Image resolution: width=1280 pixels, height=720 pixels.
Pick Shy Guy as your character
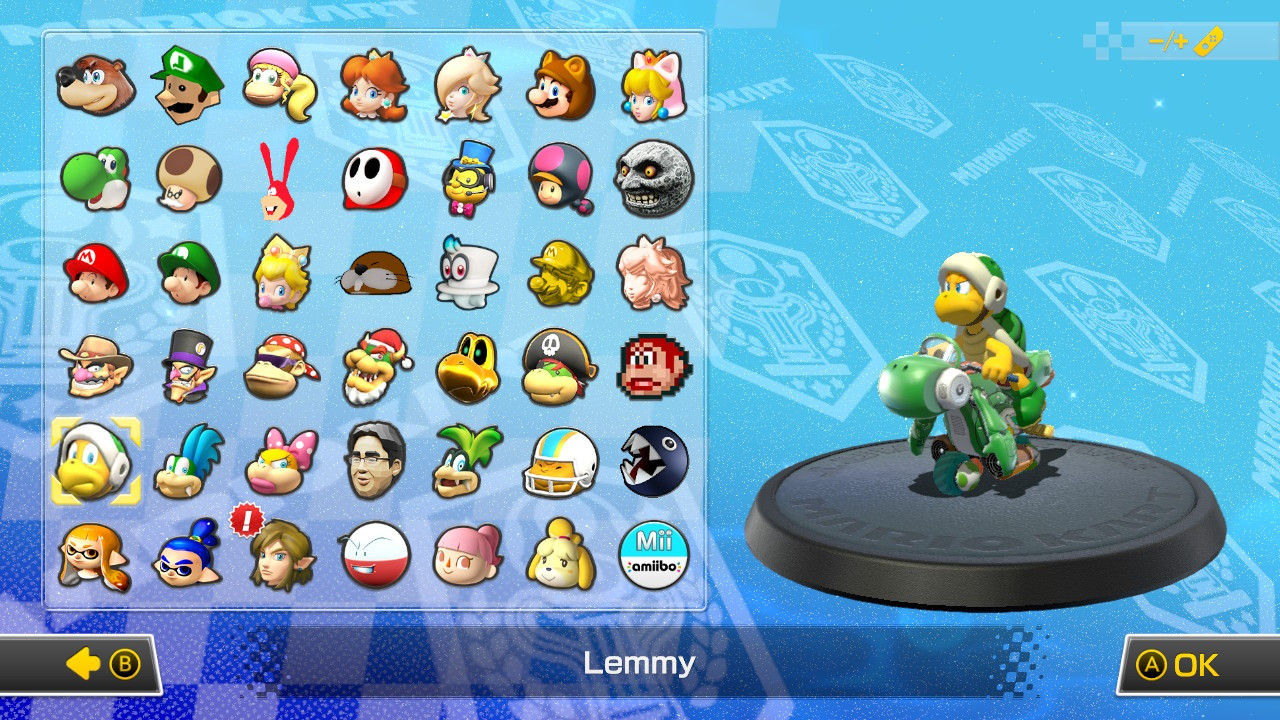click(373, 180)
